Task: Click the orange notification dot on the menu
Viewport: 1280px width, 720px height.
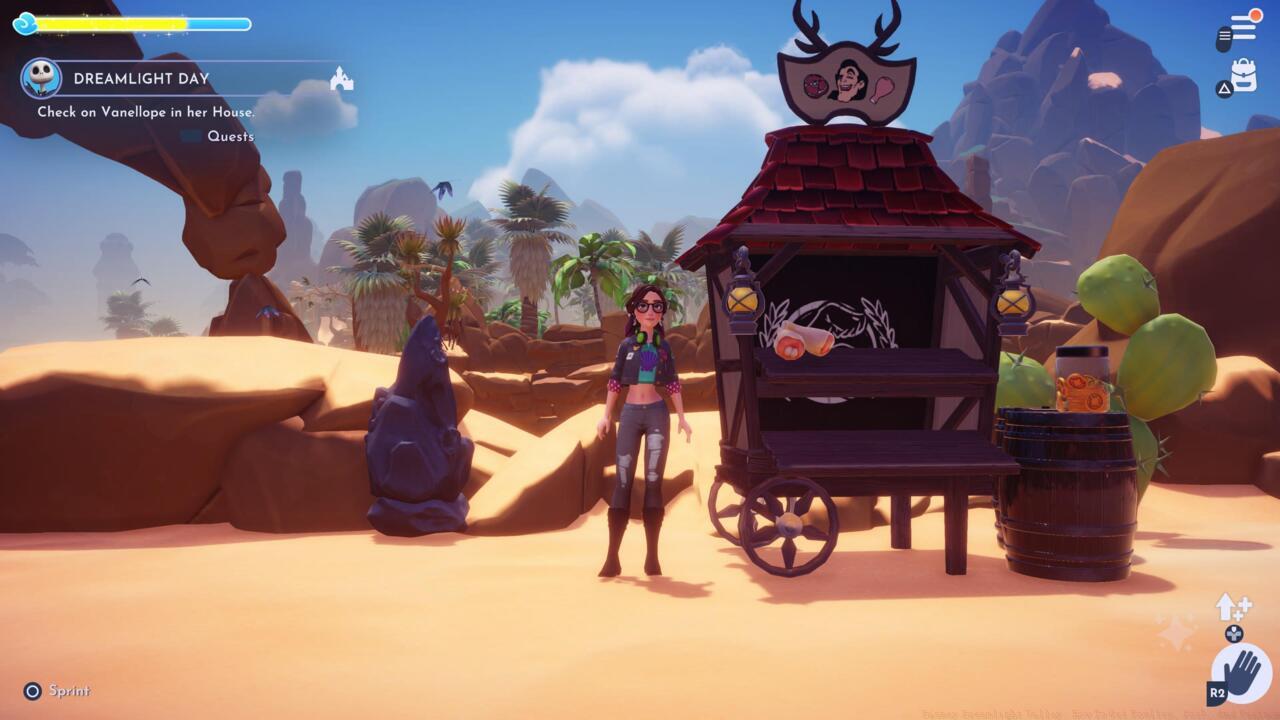Action: click(x=1257, y=15)
